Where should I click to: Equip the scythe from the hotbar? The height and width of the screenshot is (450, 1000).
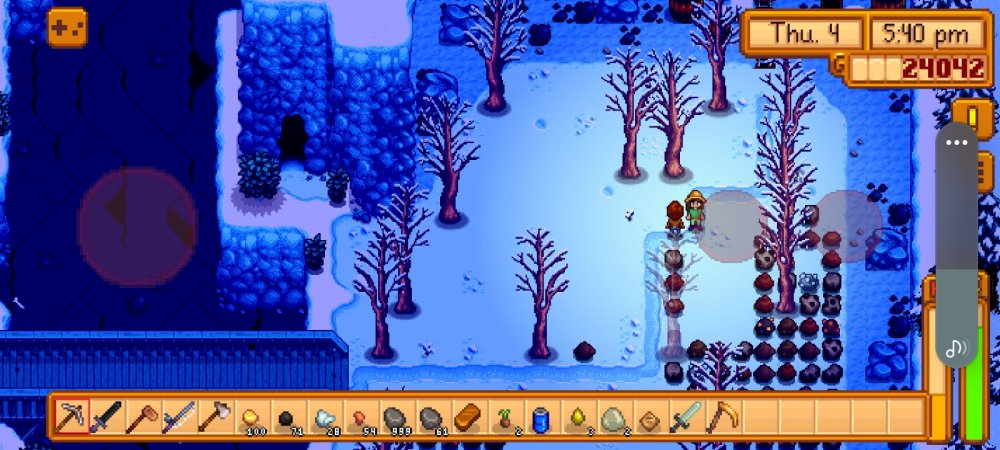721,416
